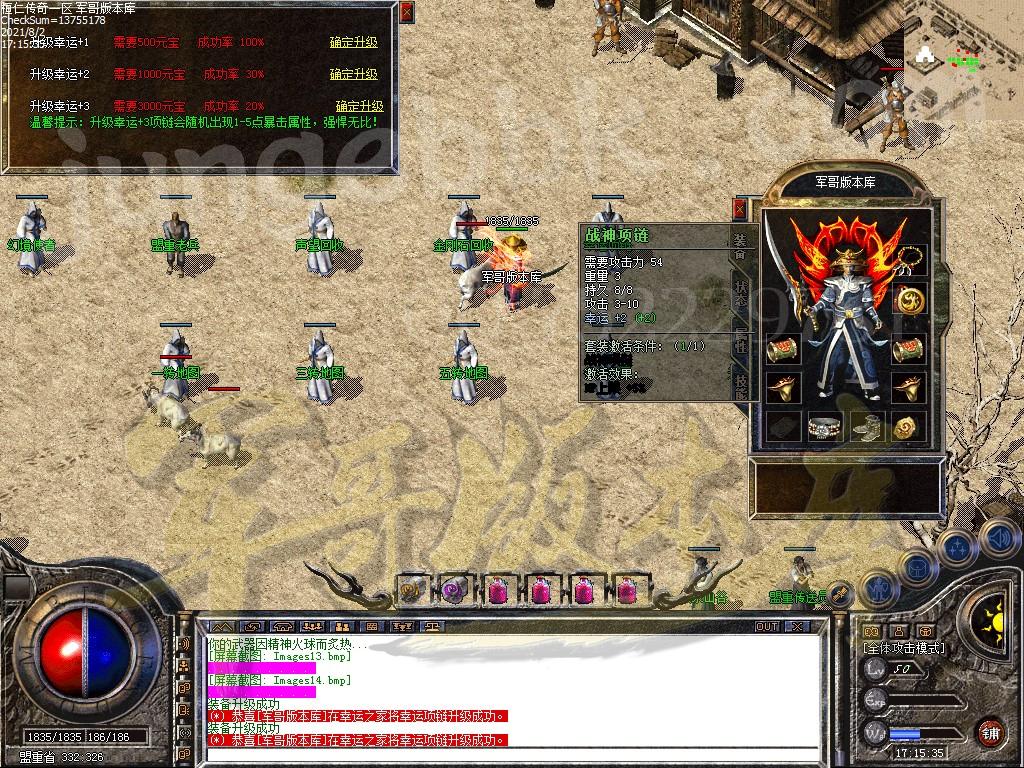Close the character equipment panel
1024x768 pixels.
740,208
